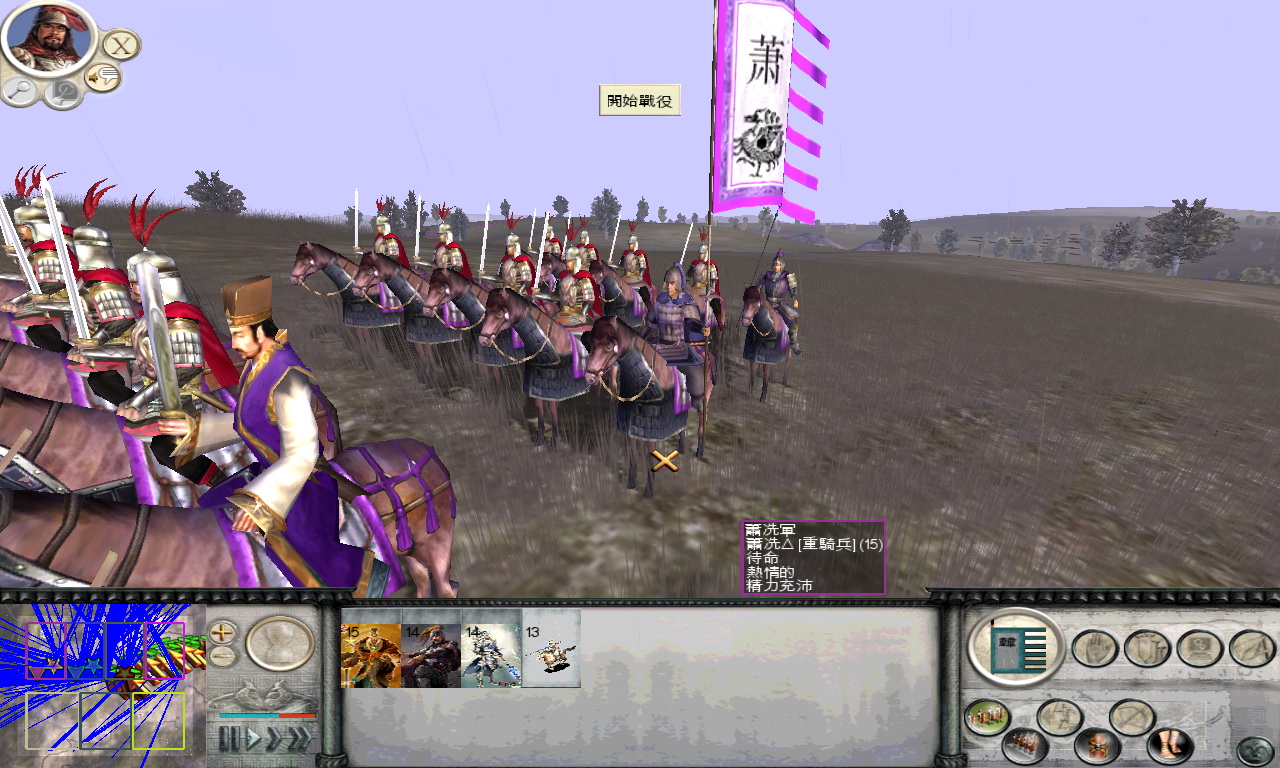Click the blue-red army morale balance bar
Image resolution: width=1280 pixels, height=768 pixels.
(x=266, y=715)
